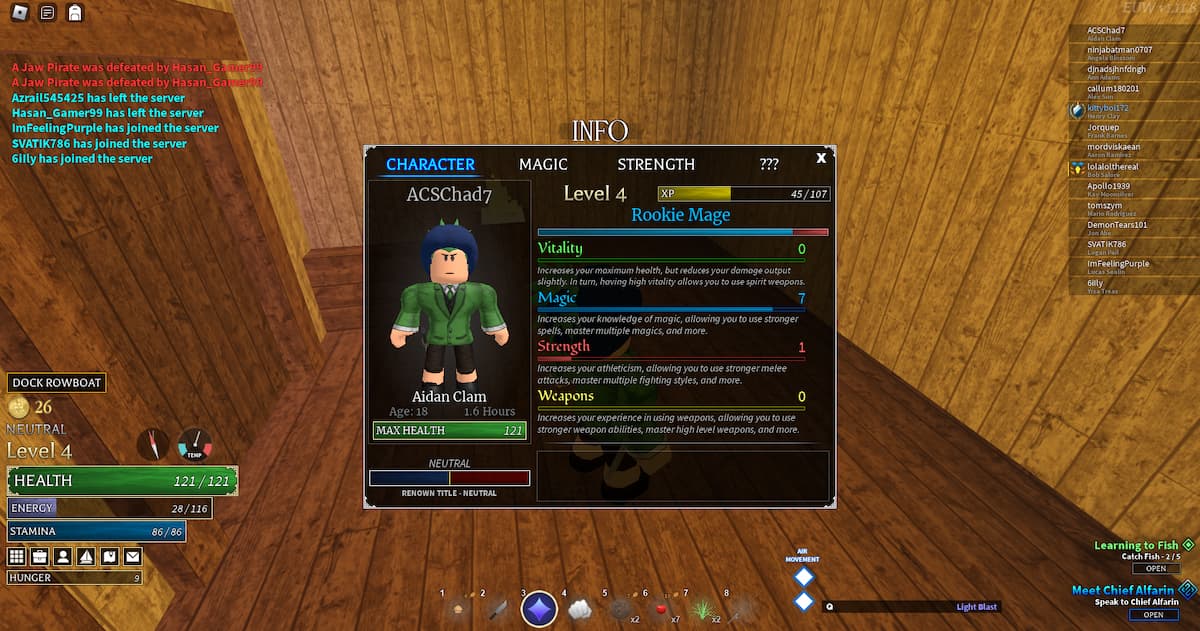The height and width of the screenshot is (631, 1200).
Task: Open the briefcase inventory icon
Action: pyautogui.click(x=40, y=556)
